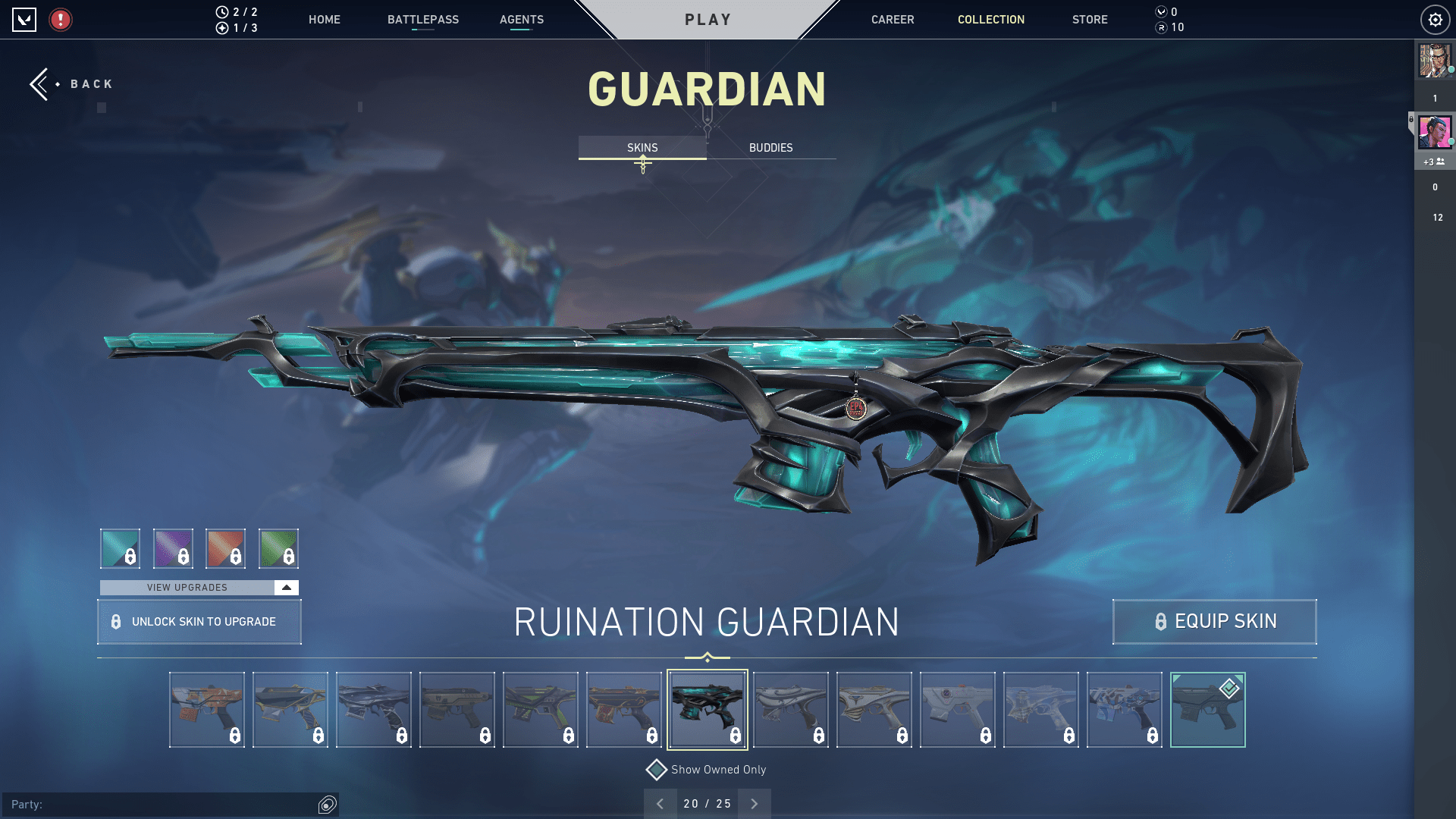This screenshot has width=1456, height=819.
Task: Open the red notification alert icon
Action: 59,19
